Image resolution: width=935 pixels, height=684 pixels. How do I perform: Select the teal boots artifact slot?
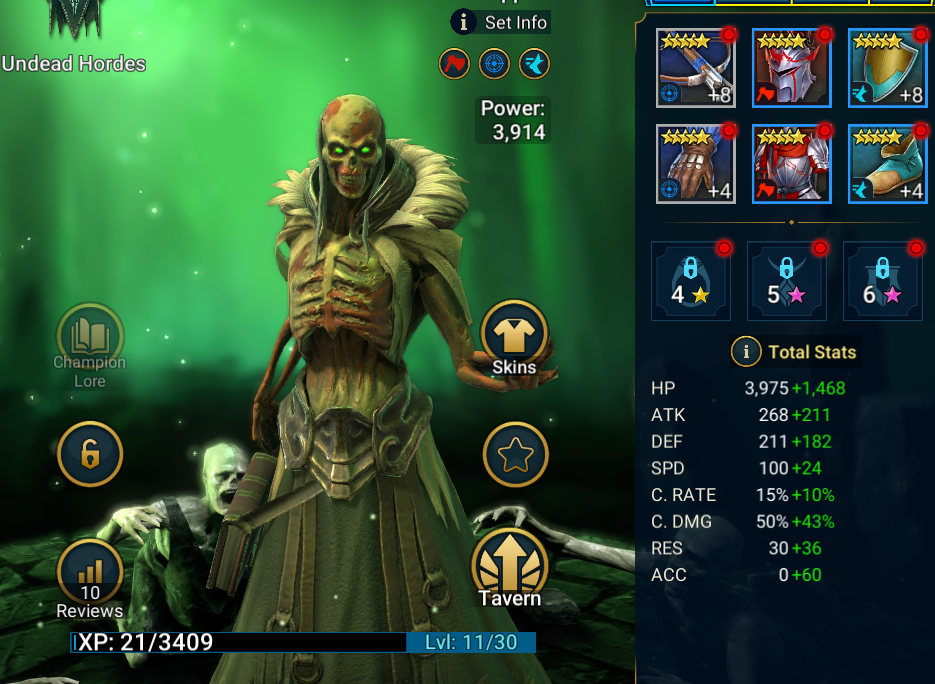pyautogui.click(x=888, y=164)
